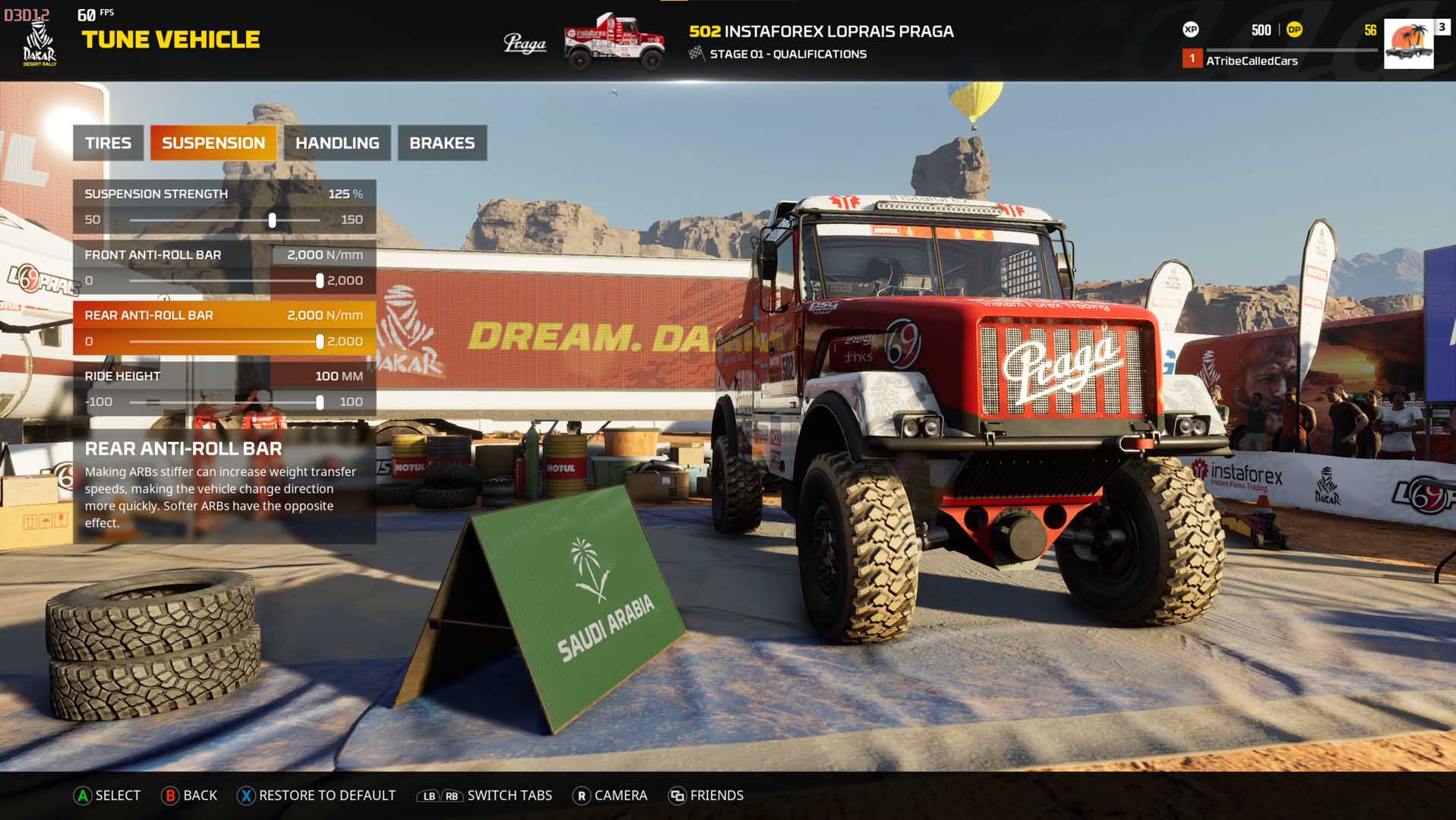Set the Rear Anti-Roll Bar slider
Viewport: 1456px width, 820px height.
tap(320, 342)
